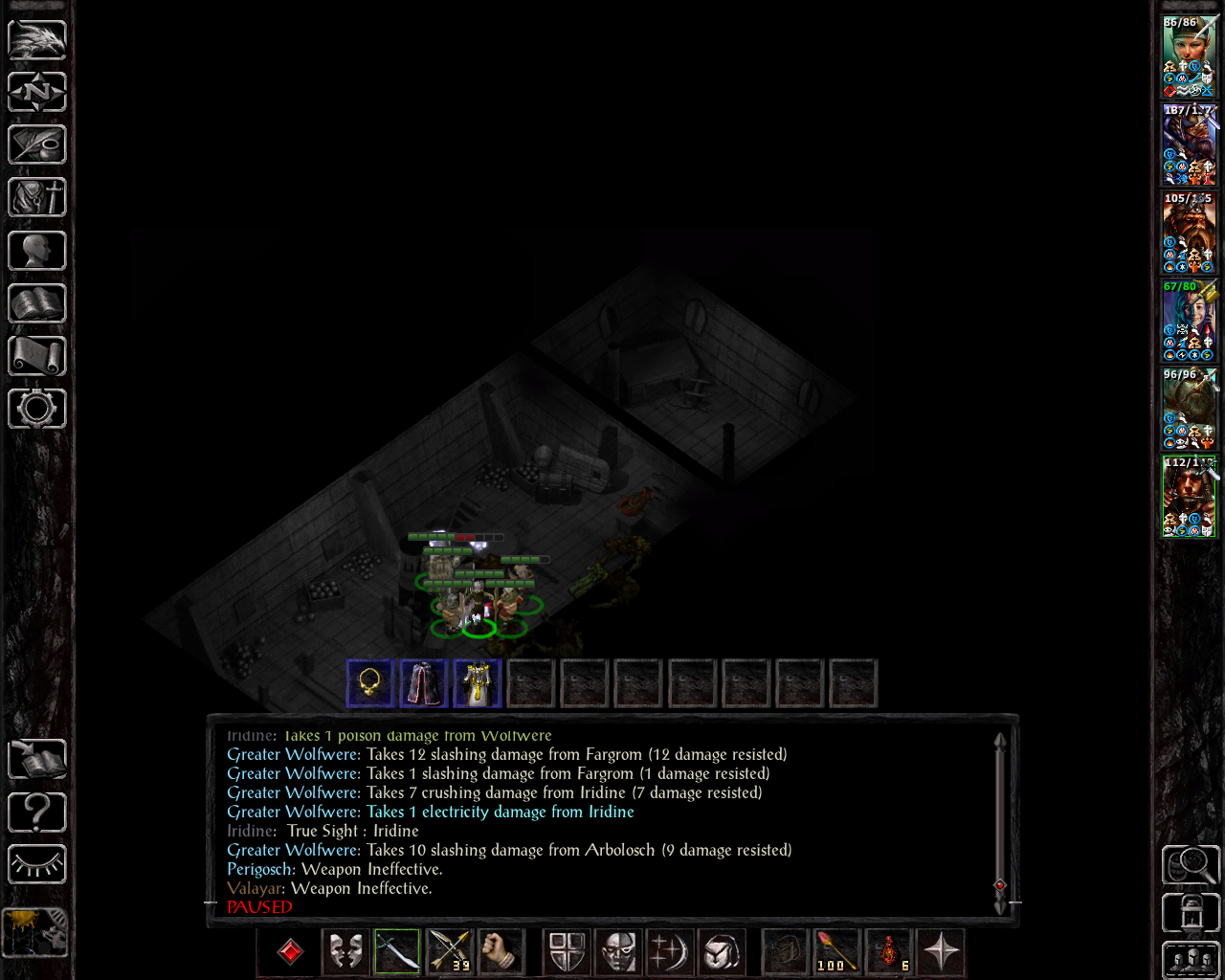The width and height of the screenshot is (1225, 980).
Task: Select the first party portrait with 86/86 health
Action: click(1188, 56)
